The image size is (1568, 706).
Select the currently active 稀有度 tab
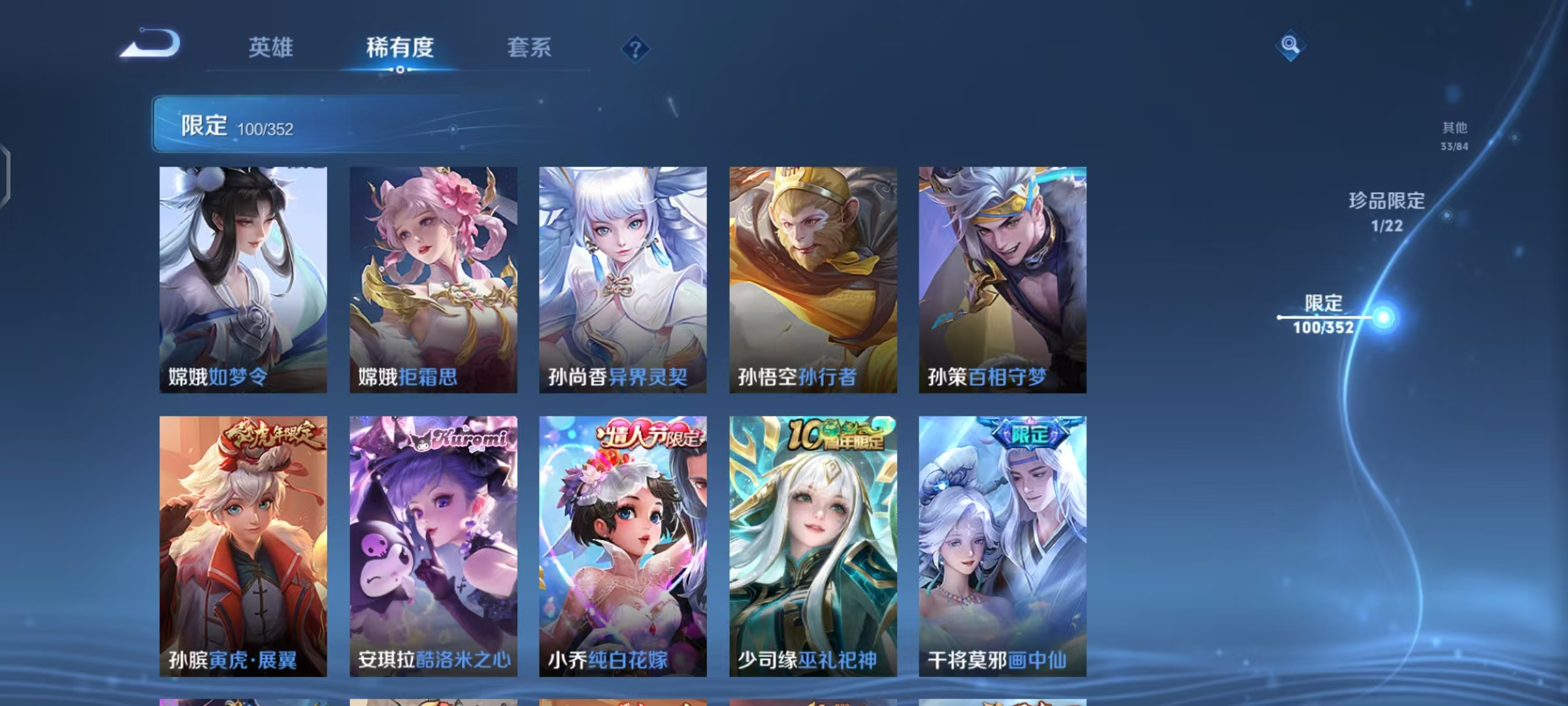[x=400, y=47]
